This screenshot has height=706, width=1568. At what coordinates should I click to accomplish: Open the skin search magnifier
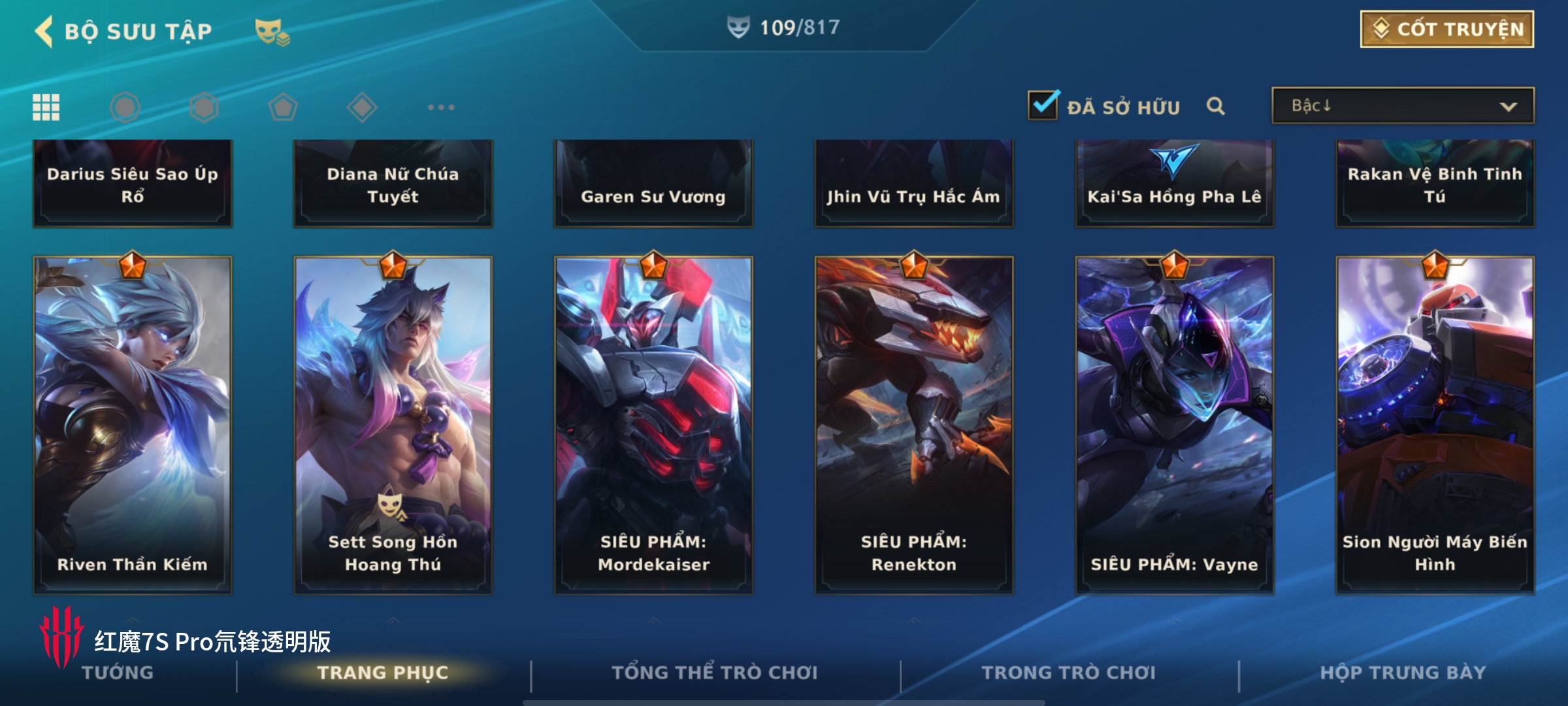(x=1215, y=106)
